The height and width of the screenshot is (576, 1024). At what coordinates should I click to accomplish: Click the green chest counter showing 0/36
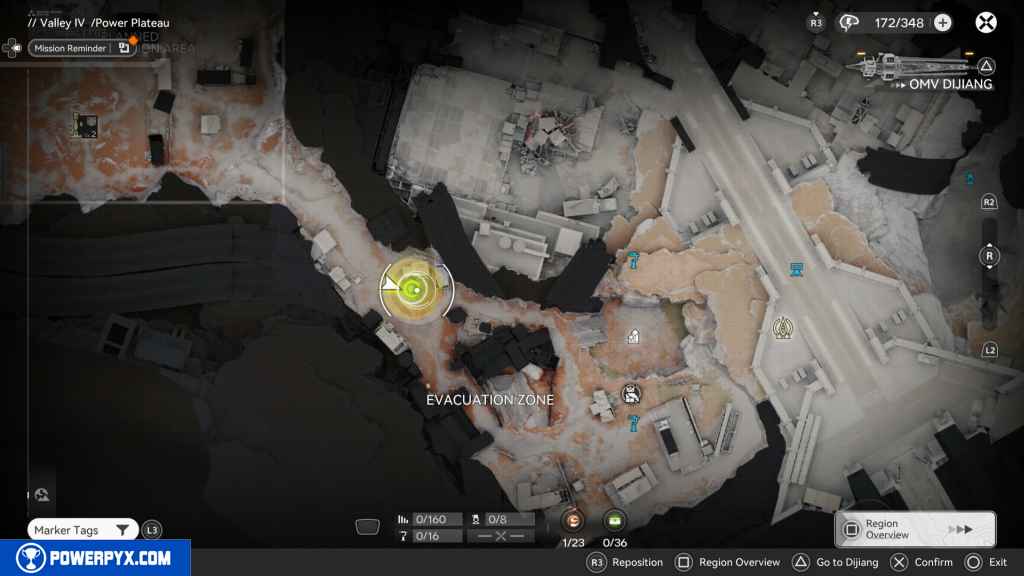click(615, 520)
